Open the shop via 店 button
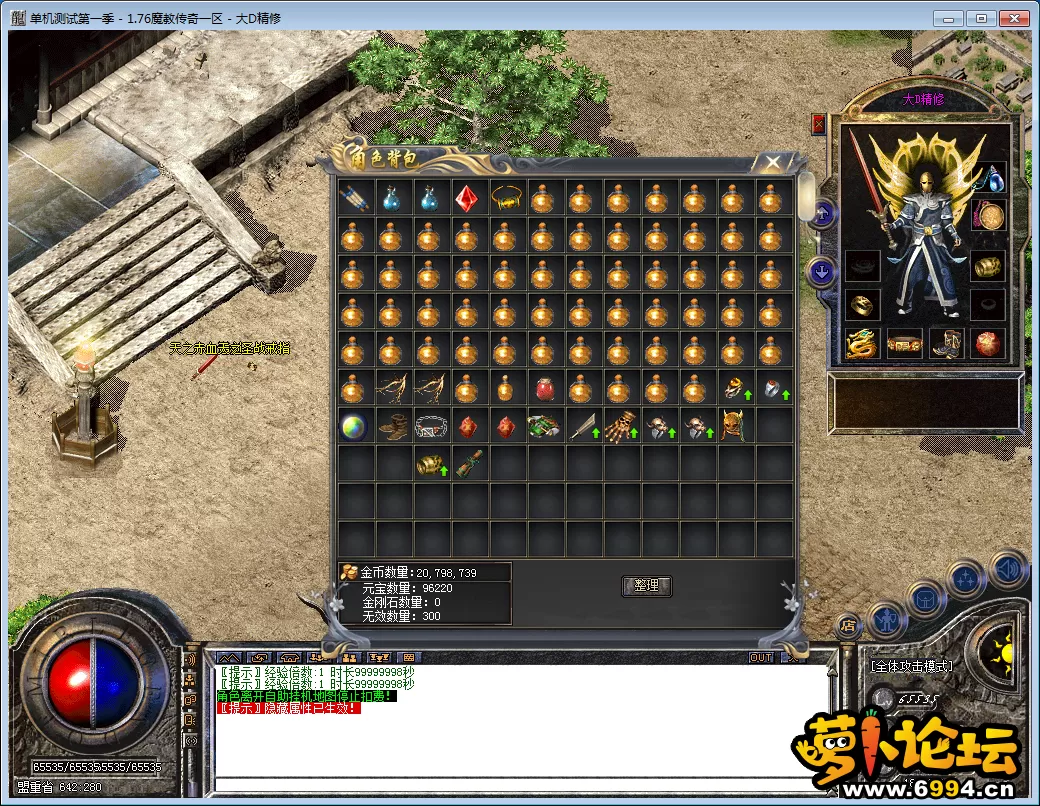 [x=848, y=627]
